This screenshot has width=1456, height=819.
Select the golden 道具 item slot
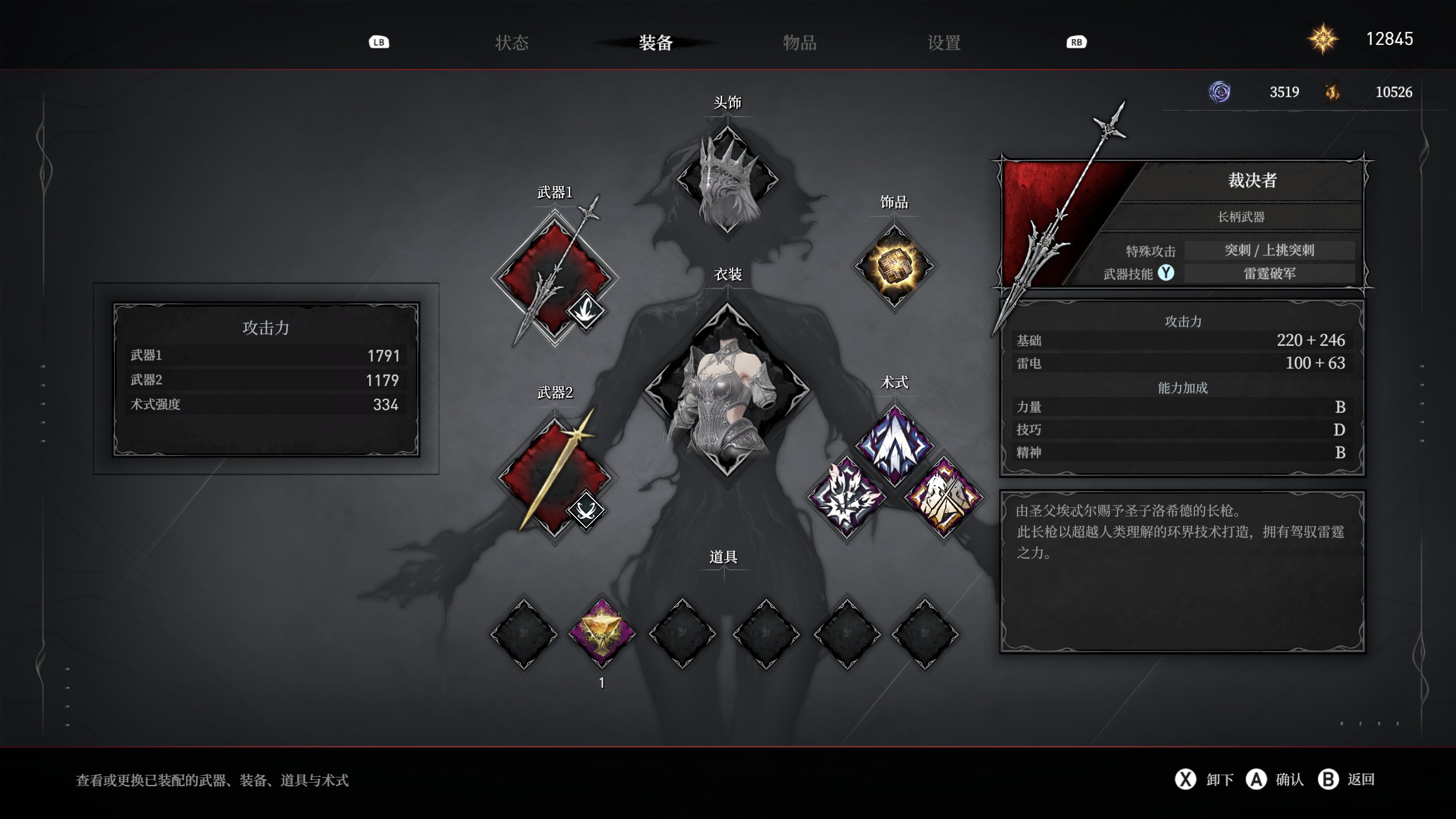click(x=602, y=634)
